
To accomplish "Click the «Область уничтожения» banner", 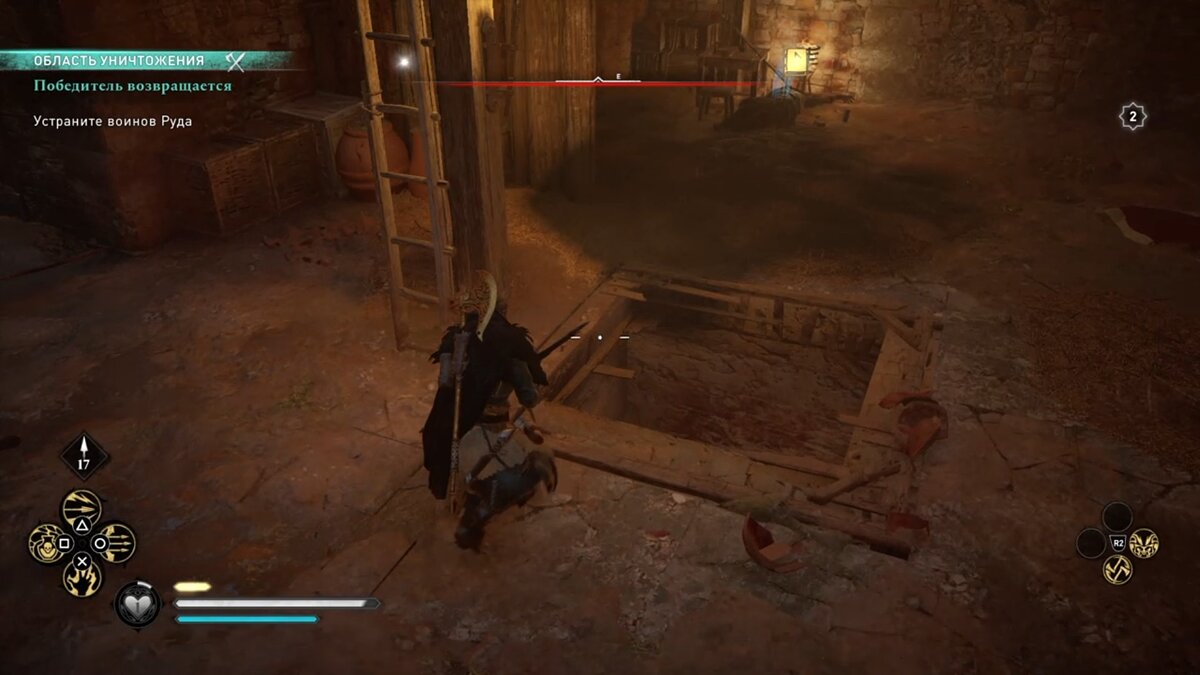I will (120, 60).
